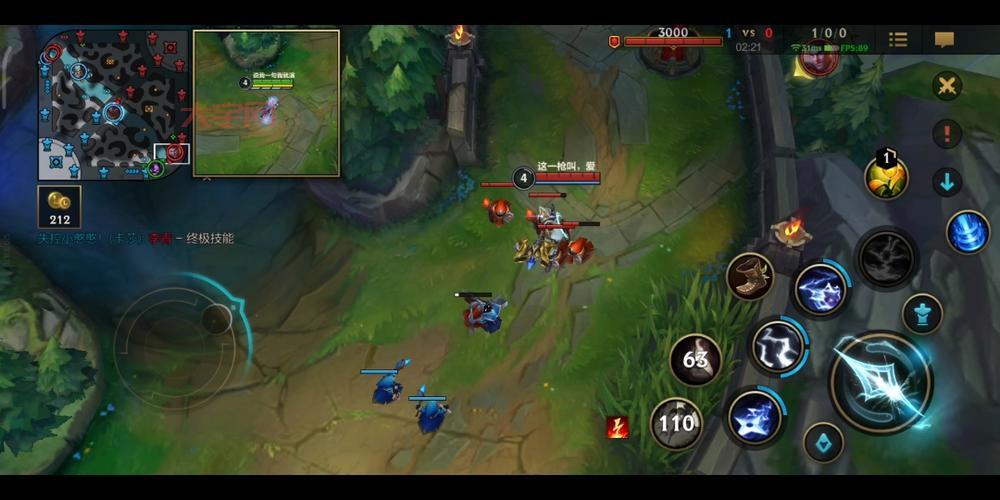This screenshot has height=500, width=1000.
Task: Tap the blue down arrow ping button
Action: 946,181
